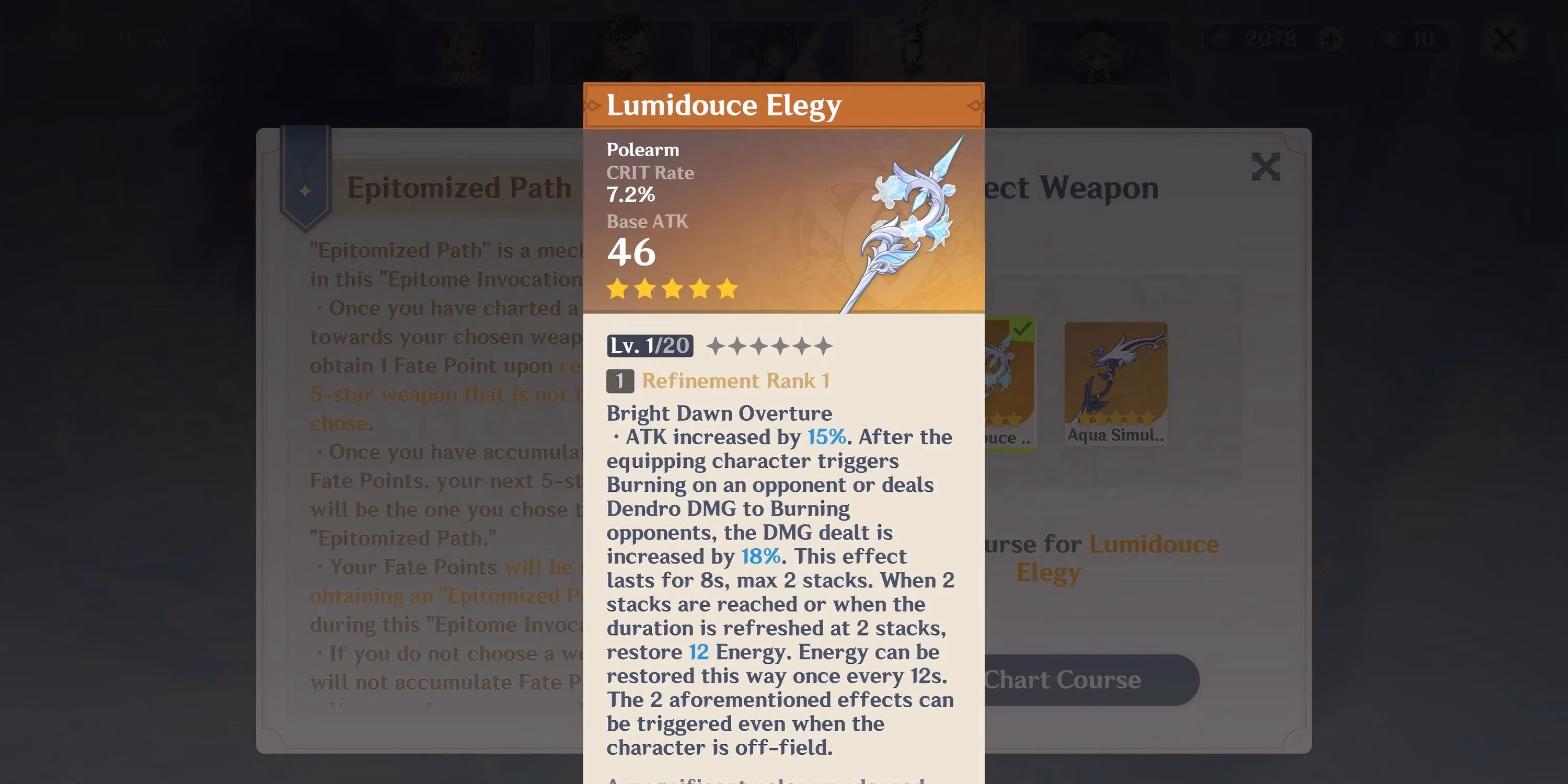Viewport: 1568px width, 784px height.
Task: Close the Select Weapon panel with its X
Action: [x=1266, y=166]
